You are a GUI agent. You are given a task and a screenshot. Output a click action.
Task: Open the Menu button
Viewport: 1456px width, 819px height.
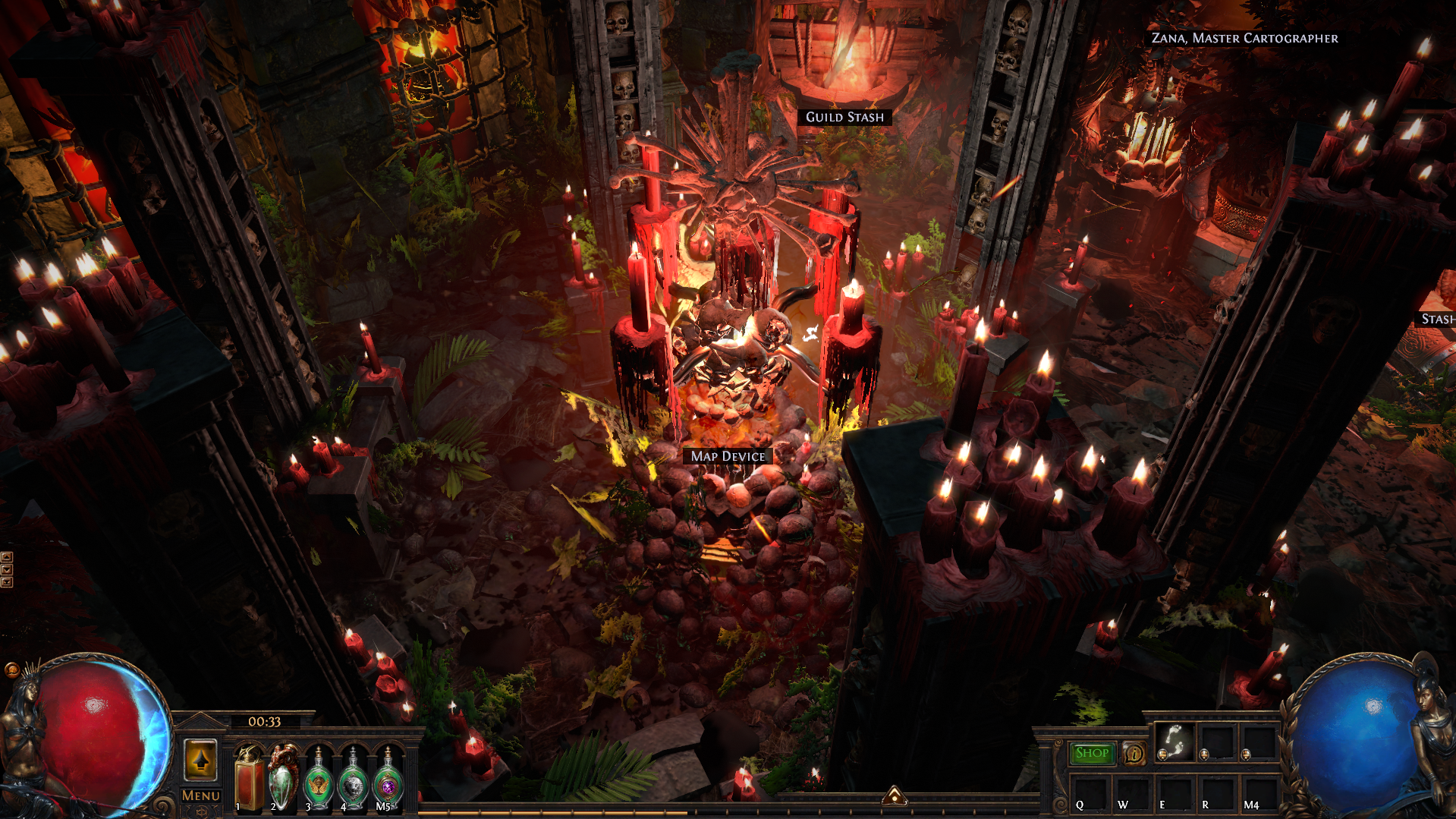[x=200, y=795]
